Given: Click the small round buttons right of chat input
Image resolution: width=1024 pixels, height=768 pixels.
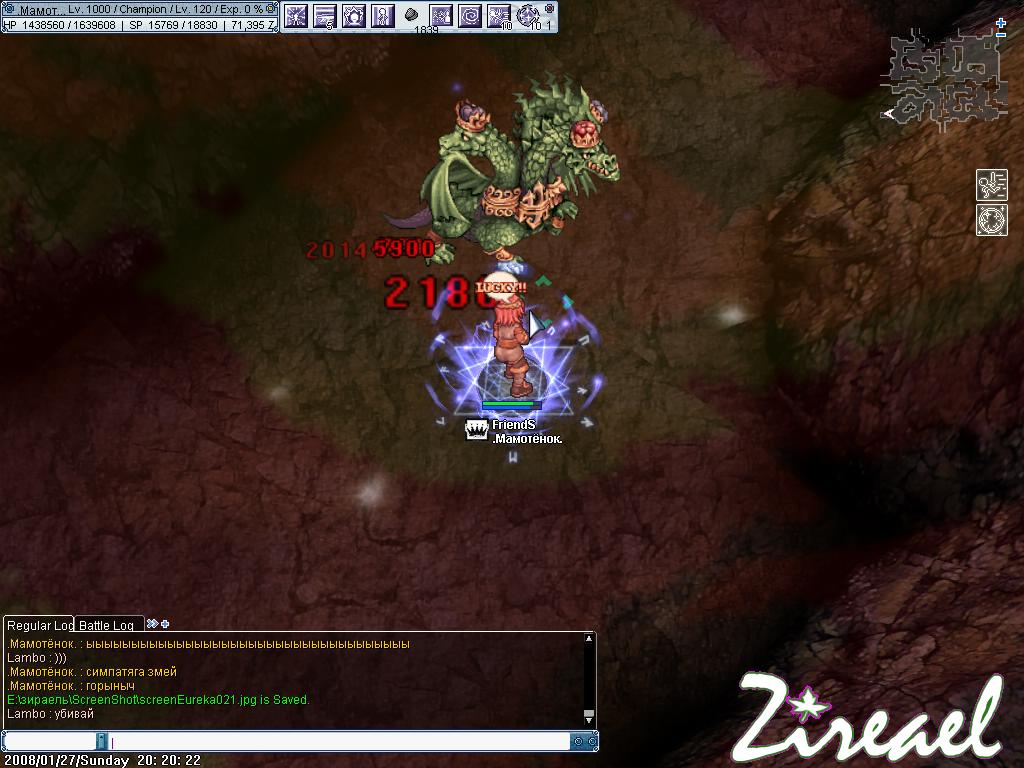Looking at the screenshot, I should 579,742.
